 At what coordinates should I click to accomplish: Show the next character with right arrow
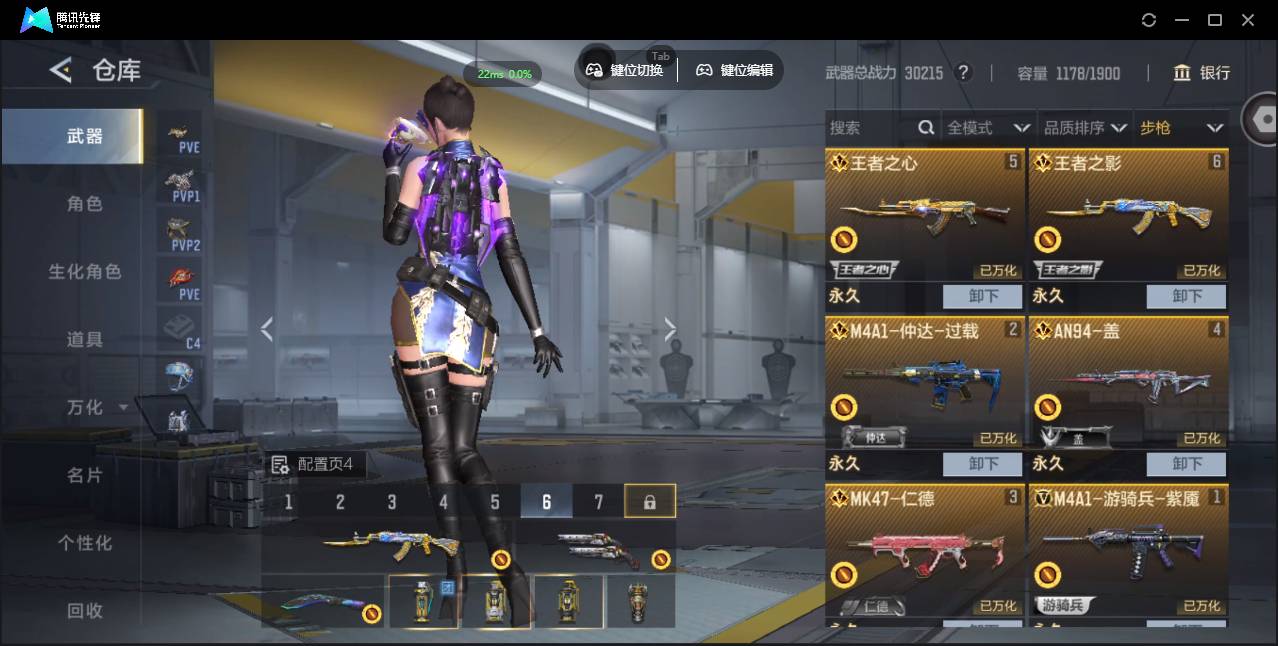(670, 330)
